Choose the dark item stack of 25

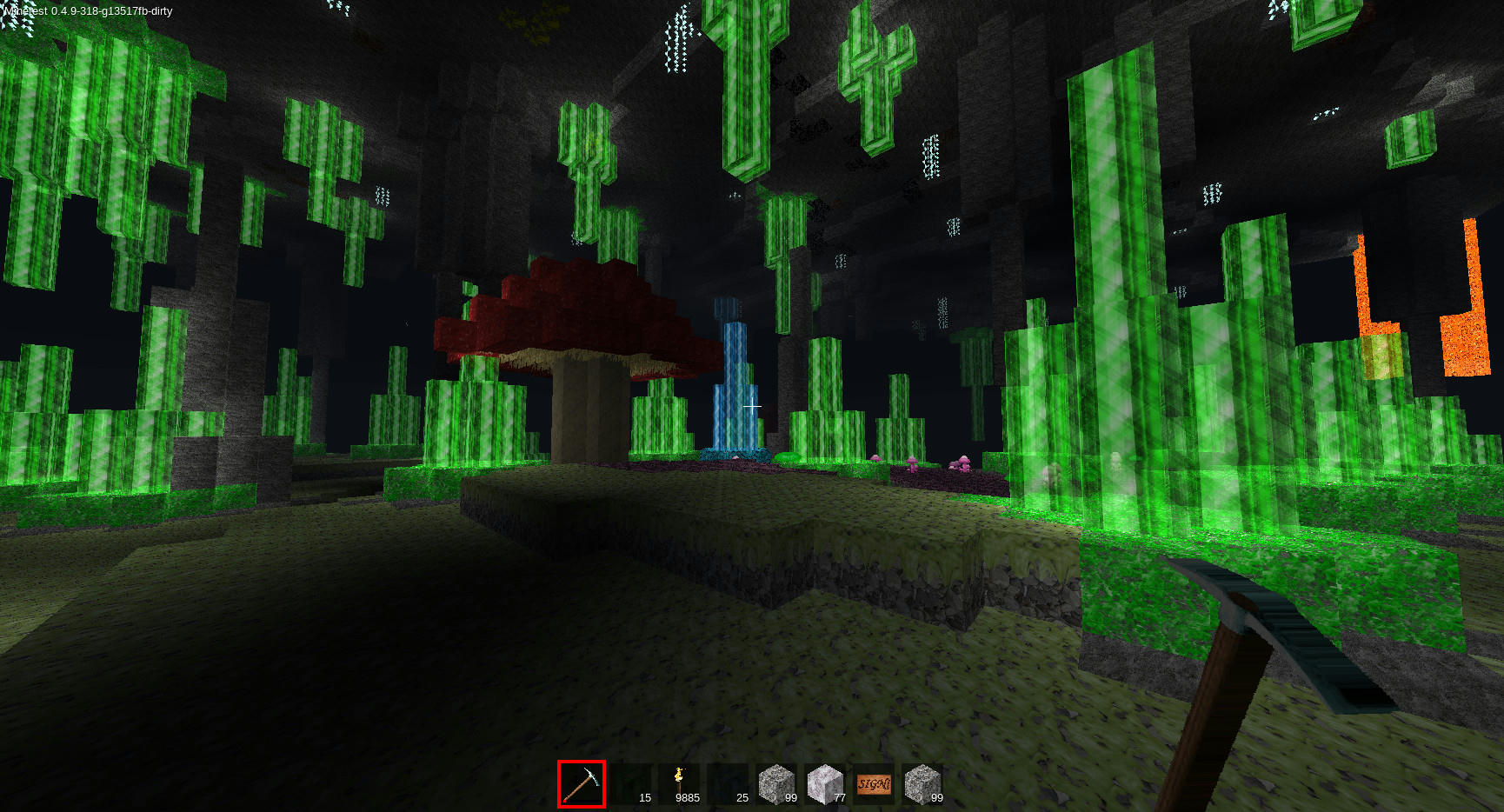point(728,784)
